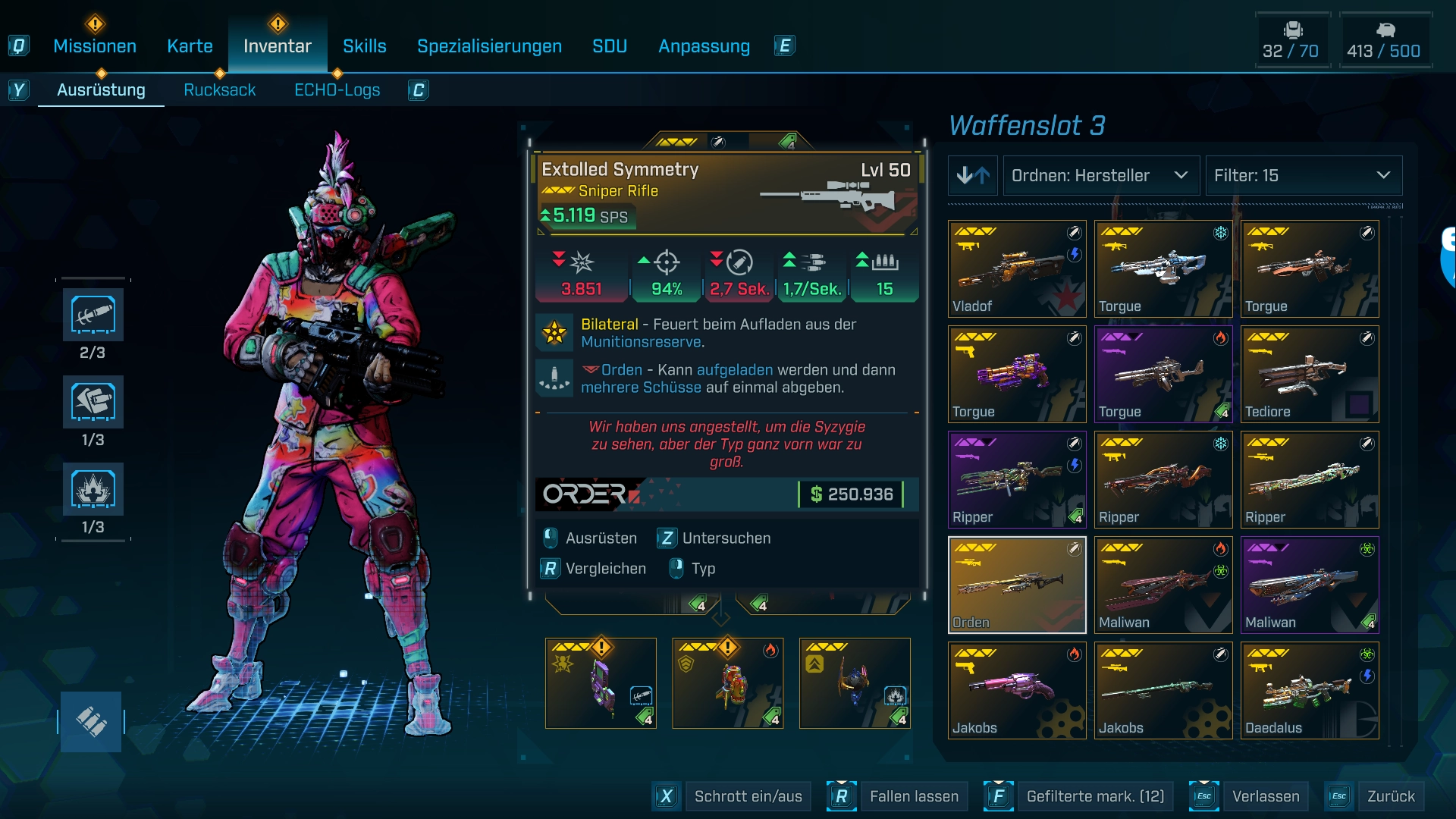This screenshot has height=819, width=1456.
Task: Select the highlighted Orden sniper rifle tile
Action: [1017, 585]
